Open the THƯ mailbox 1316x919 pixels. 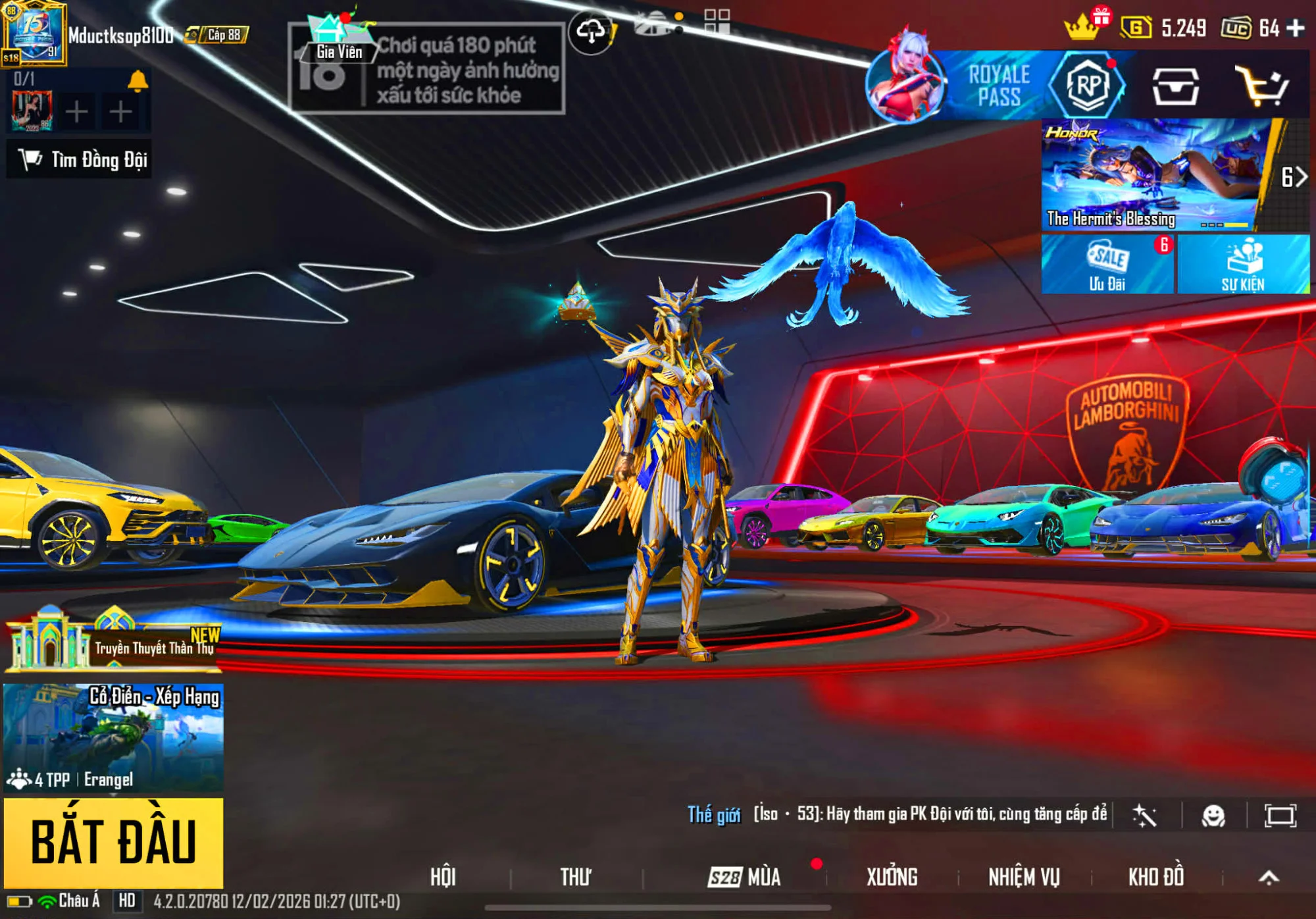tap(575, 877)
